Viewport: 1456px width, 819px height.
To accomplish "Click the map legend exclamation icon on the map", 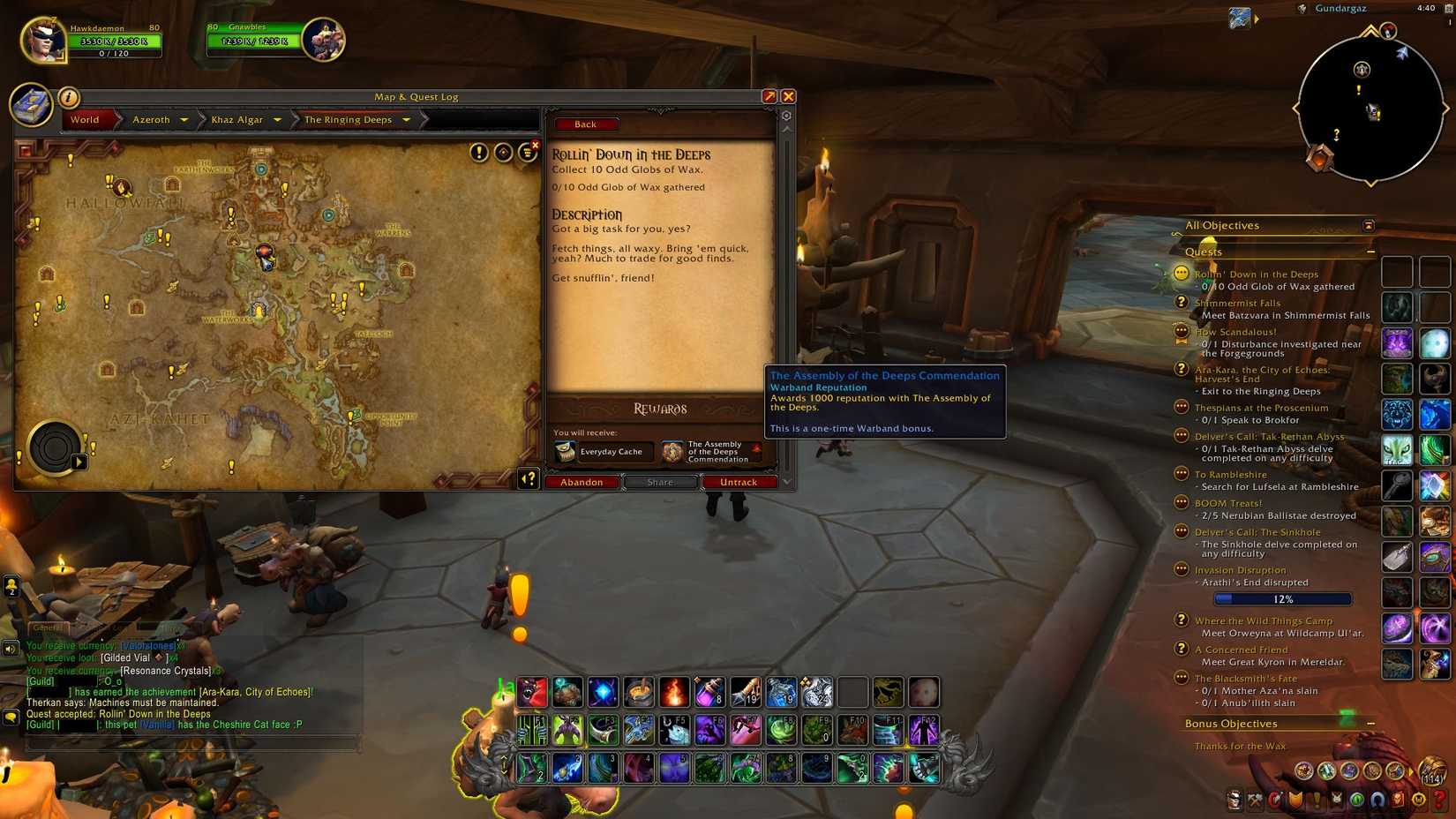I will (477, 153).
